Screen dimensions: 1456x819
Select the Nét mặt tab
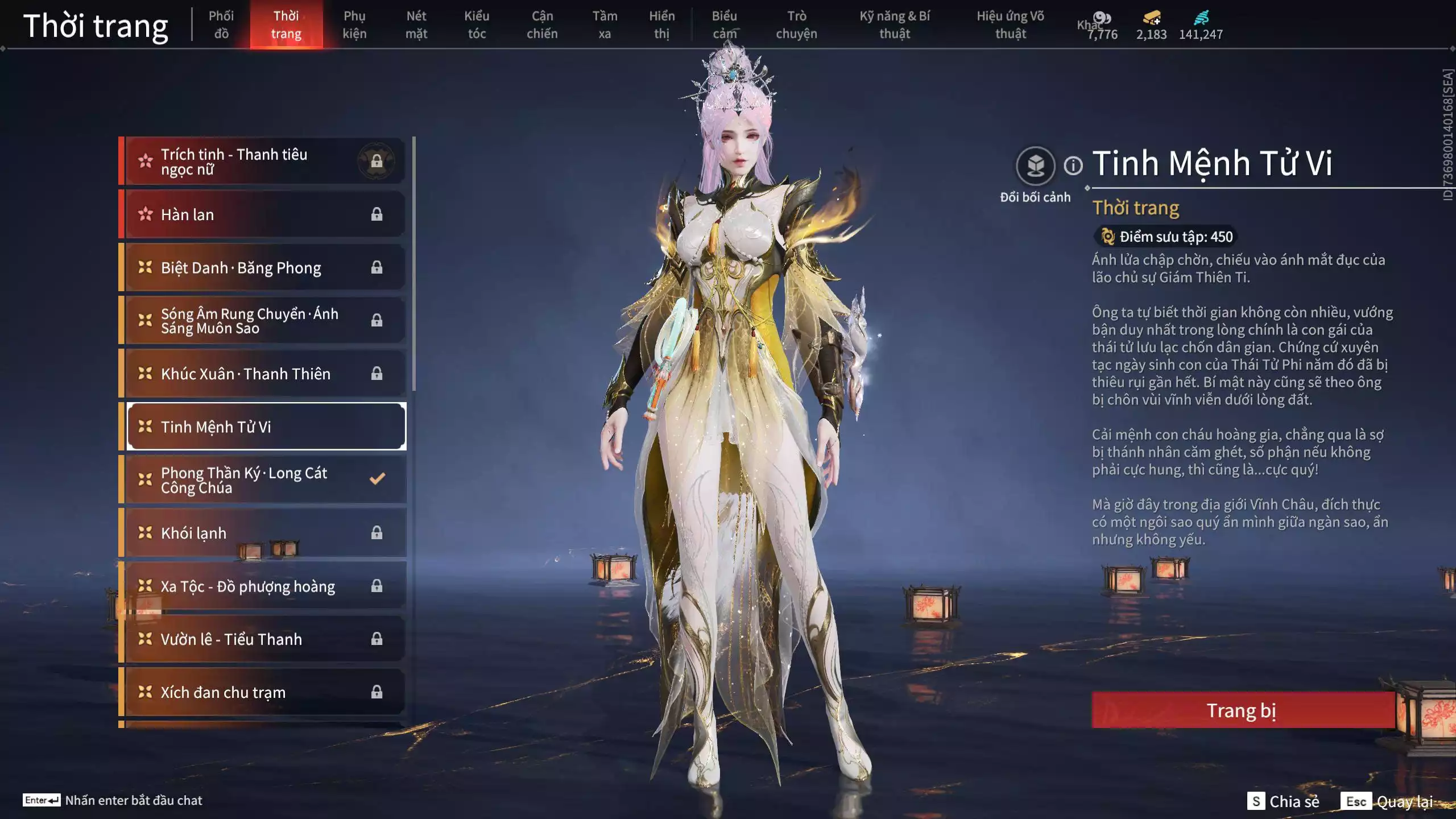(416, 25)
